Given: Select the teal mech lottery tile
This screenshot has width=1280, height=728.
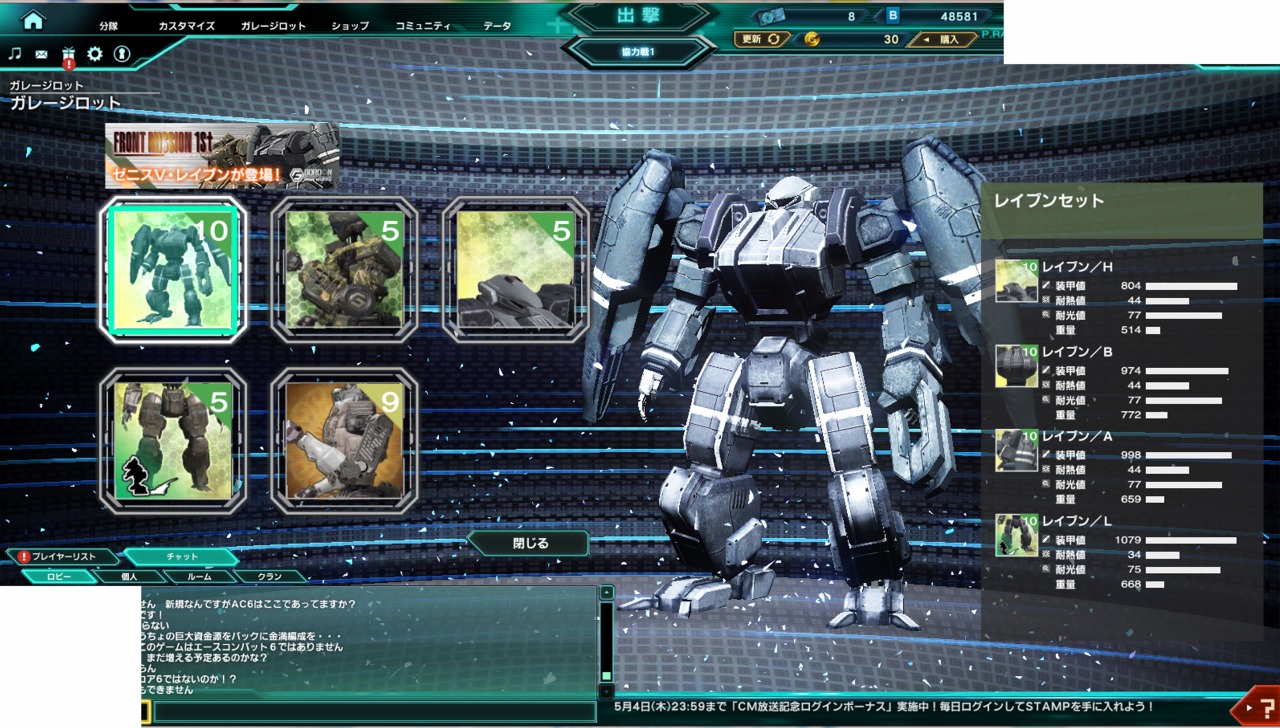Looking at the screenshot, I should pos(172,270).
